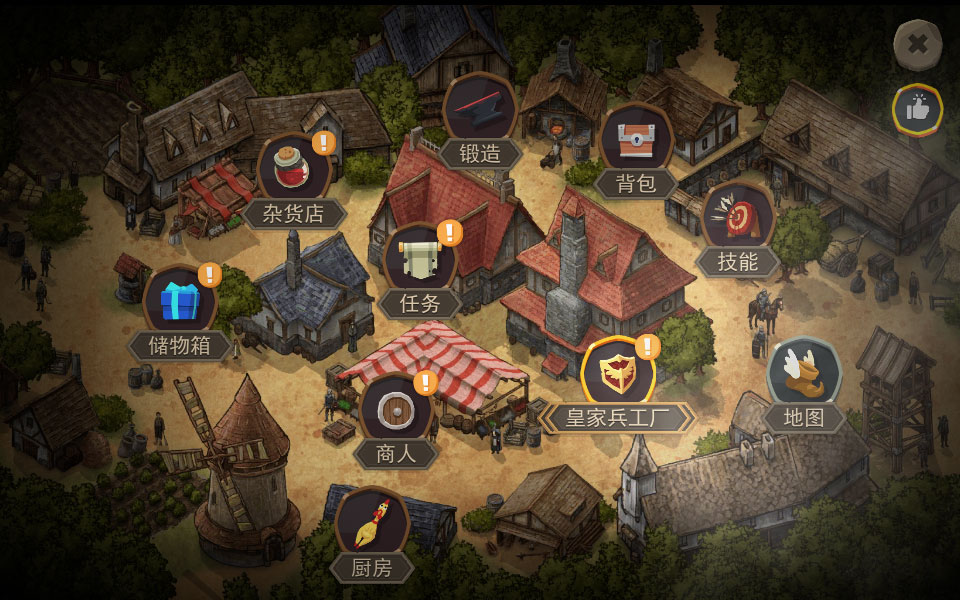Talk to the 商人 merchant

pos(396,412)
